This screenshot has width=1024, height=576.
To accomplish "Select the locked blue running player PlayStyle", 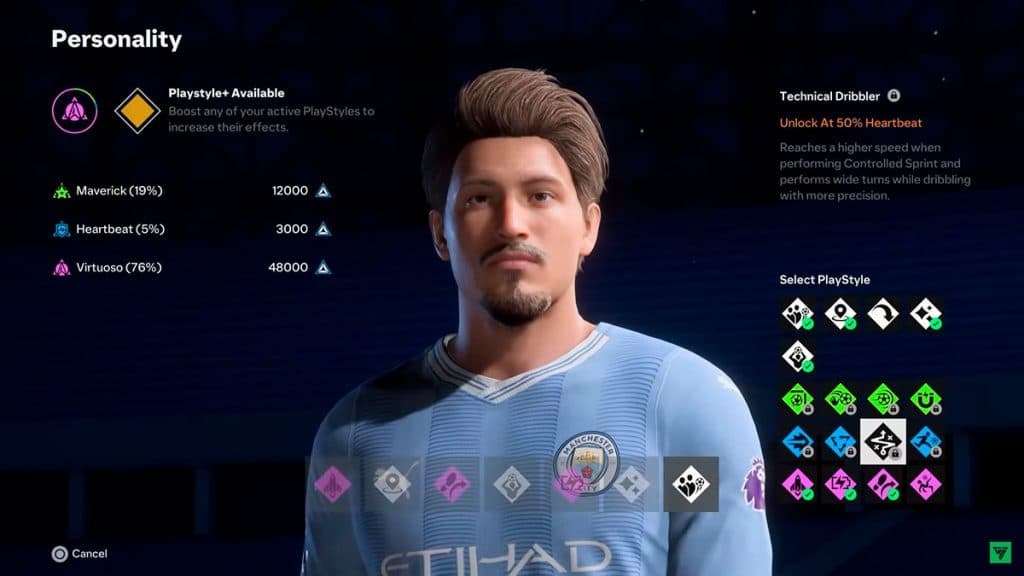I will pyautogui.click(x=926, y=442).
